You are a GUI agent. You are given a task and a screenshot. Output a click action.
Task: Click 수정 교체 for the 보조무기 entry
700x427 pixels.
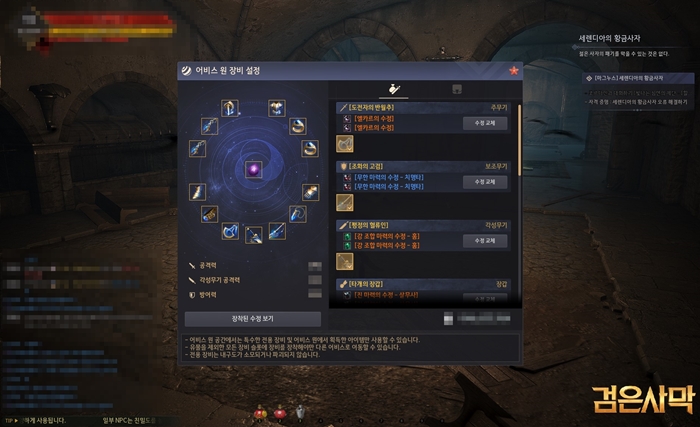tap(485, 182)
